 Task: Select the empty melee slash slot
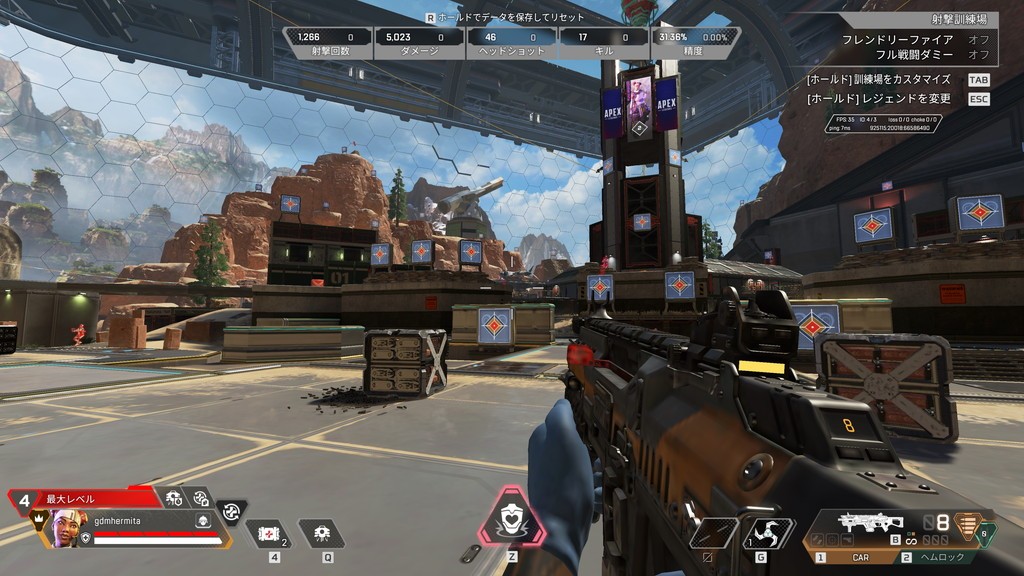[x=712, y=533]
